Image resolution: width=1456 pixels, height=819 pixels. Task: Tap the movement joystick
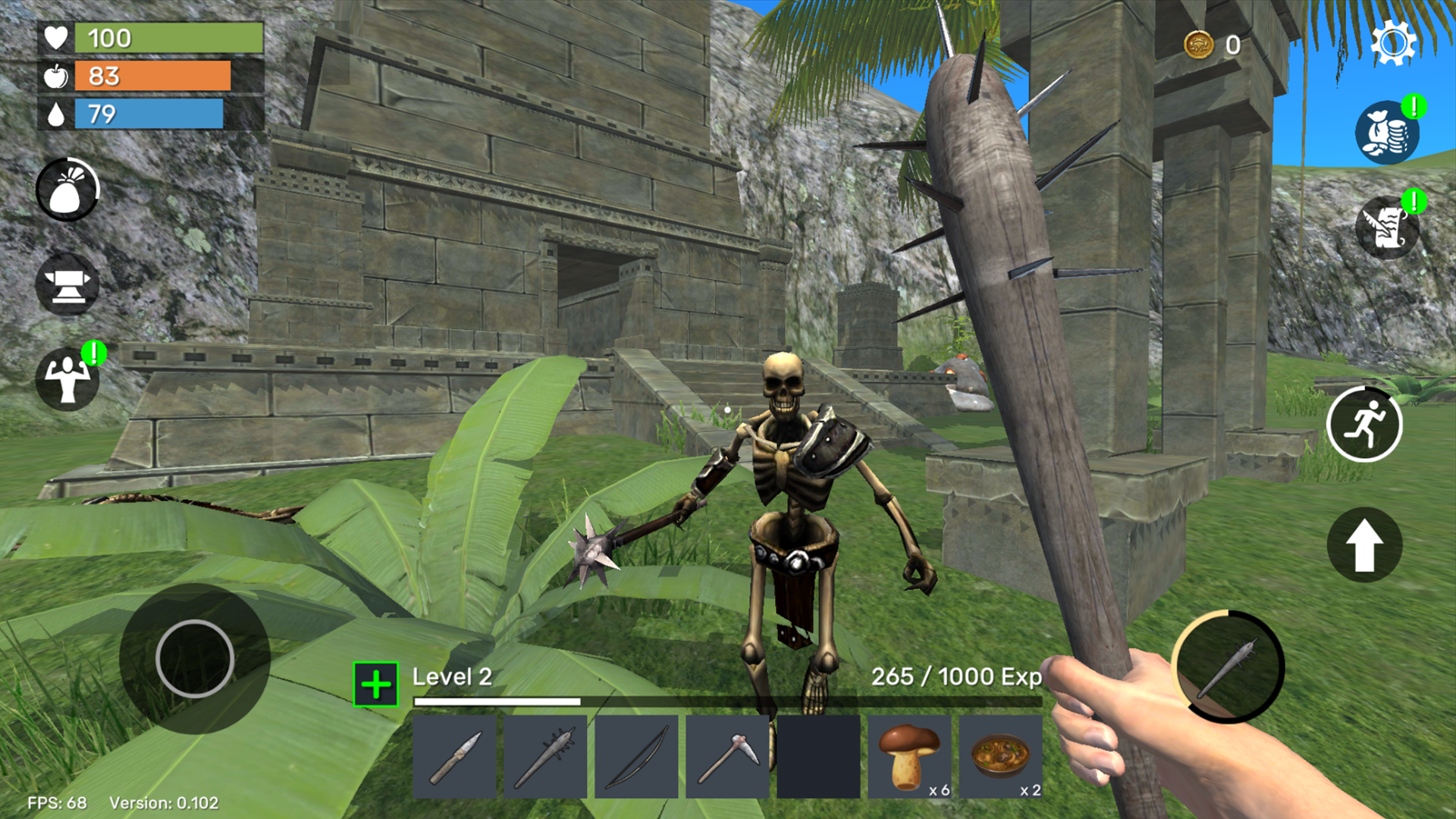[193, 658]
